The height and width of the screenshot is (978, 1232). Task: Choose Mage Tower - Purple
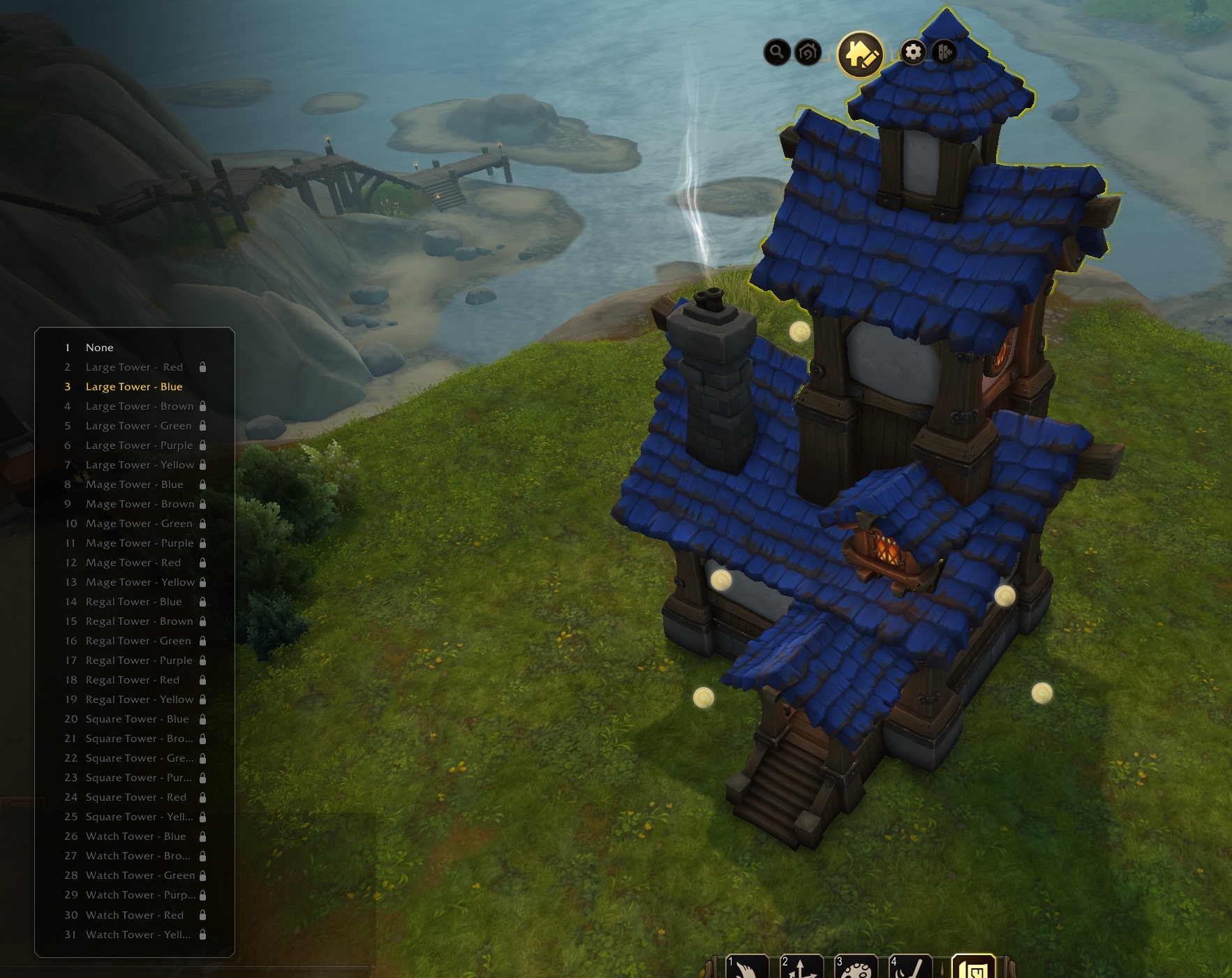(140, 543)
